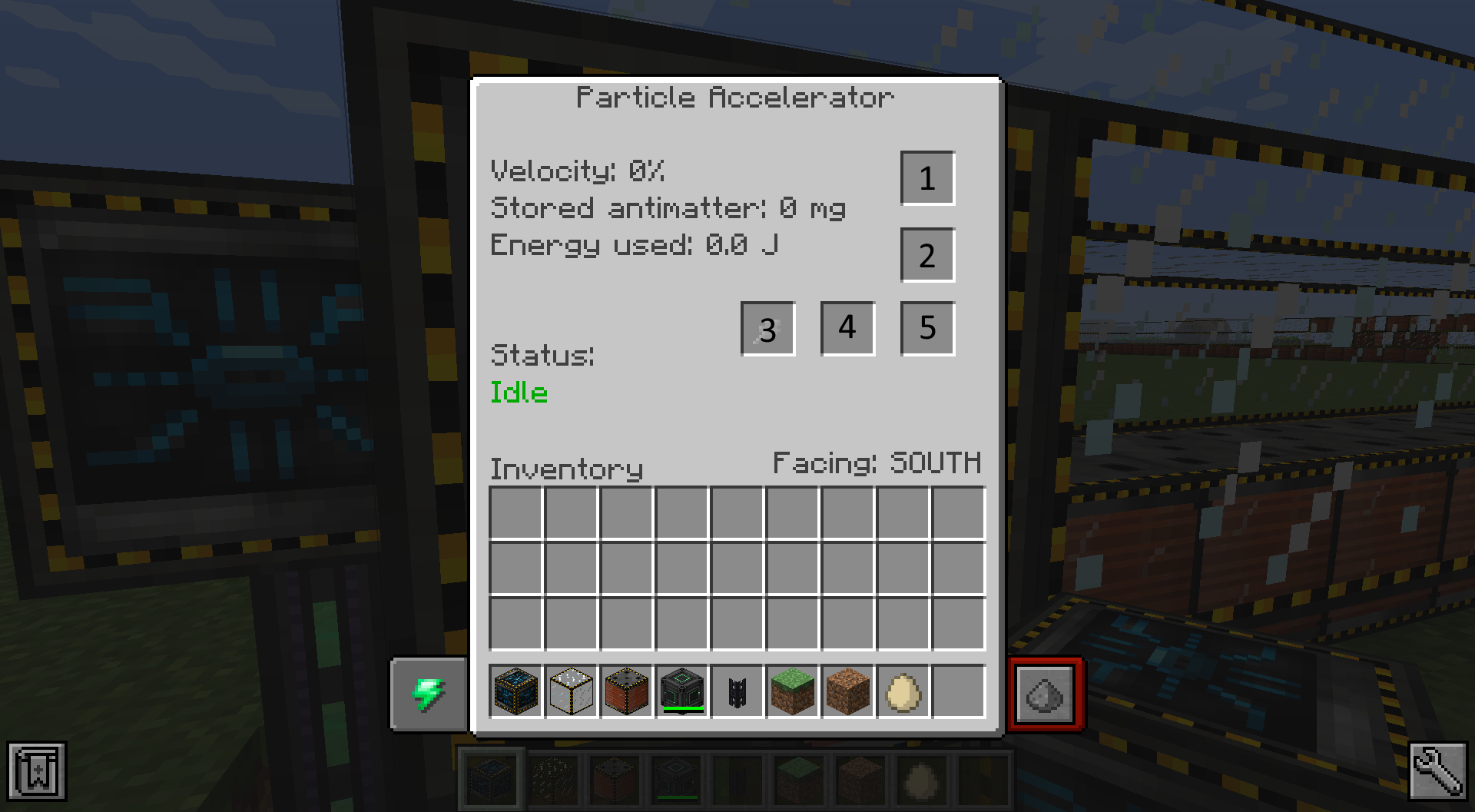This screenshot has width=1475, height=812.
Task: Click the Facing: SOUTH label
Action: pyautogui.click(x=877, y=462)
